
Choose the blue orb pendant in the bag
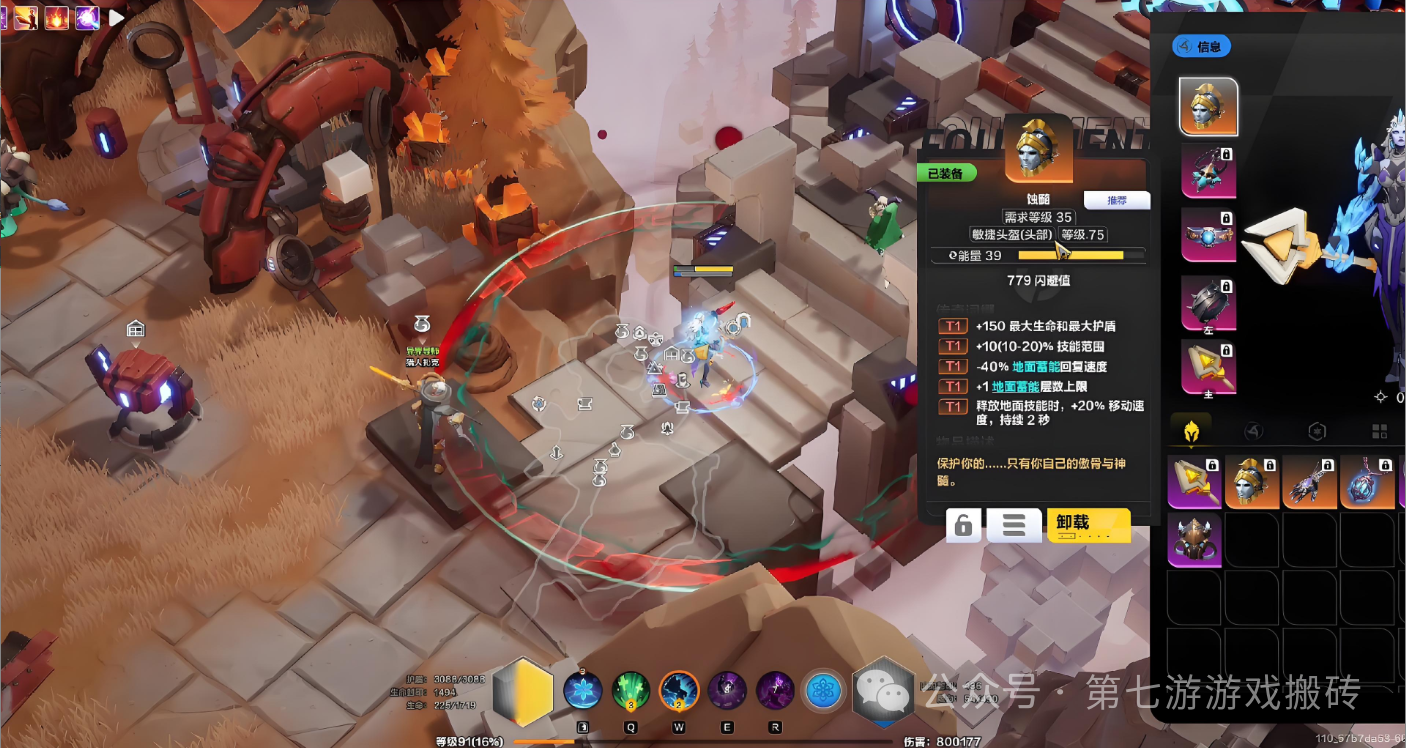[x=1367, y=481]
